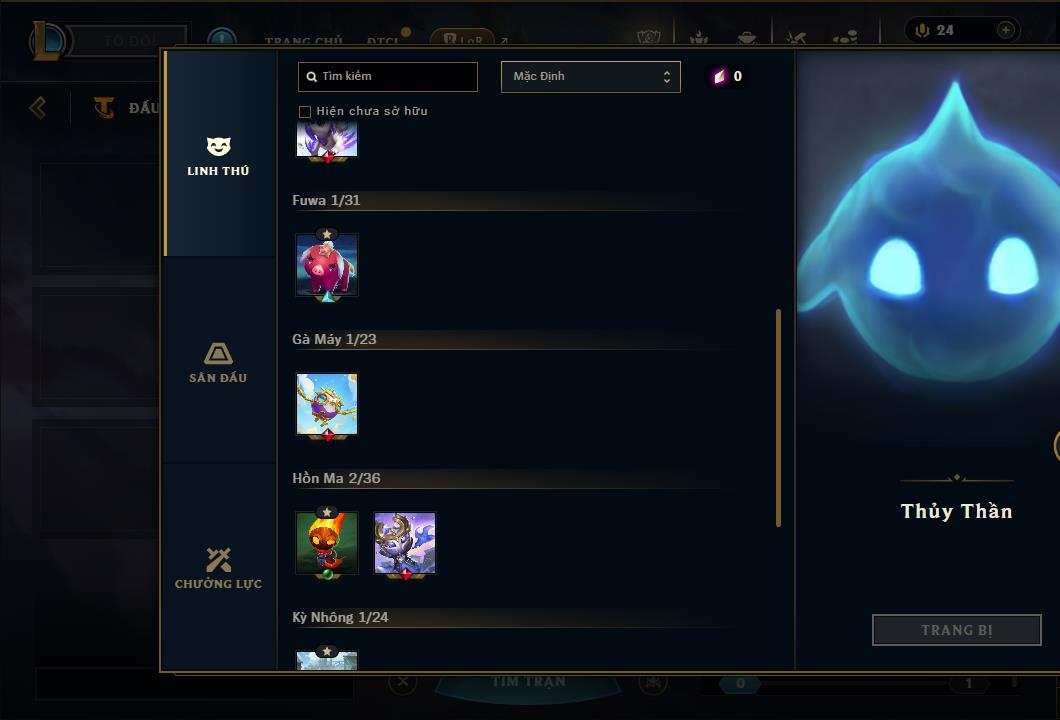Pick the pumpkin-head Hồn Ma thumbnail
Screen dimensions: 1060x720
327,543
